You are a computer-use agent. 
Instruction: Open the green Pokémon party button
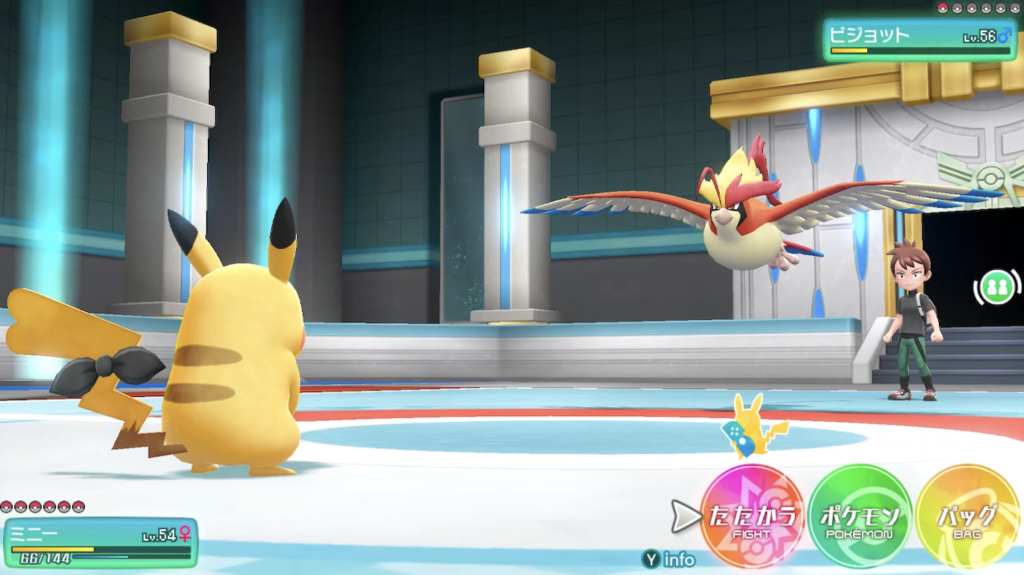click(860, 517)
